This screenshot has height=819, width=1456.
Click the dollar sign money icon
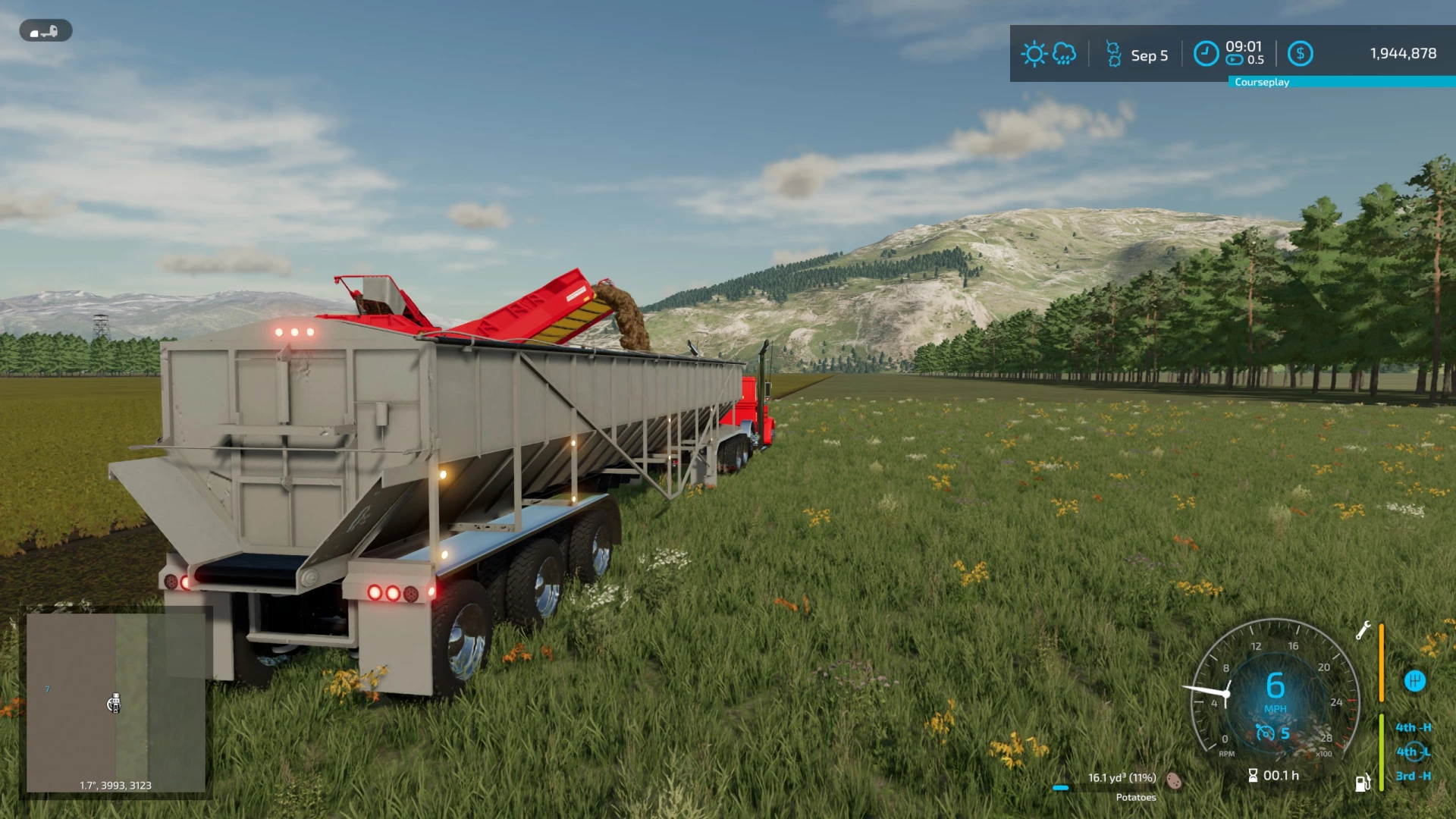[x=1301, y=54]
